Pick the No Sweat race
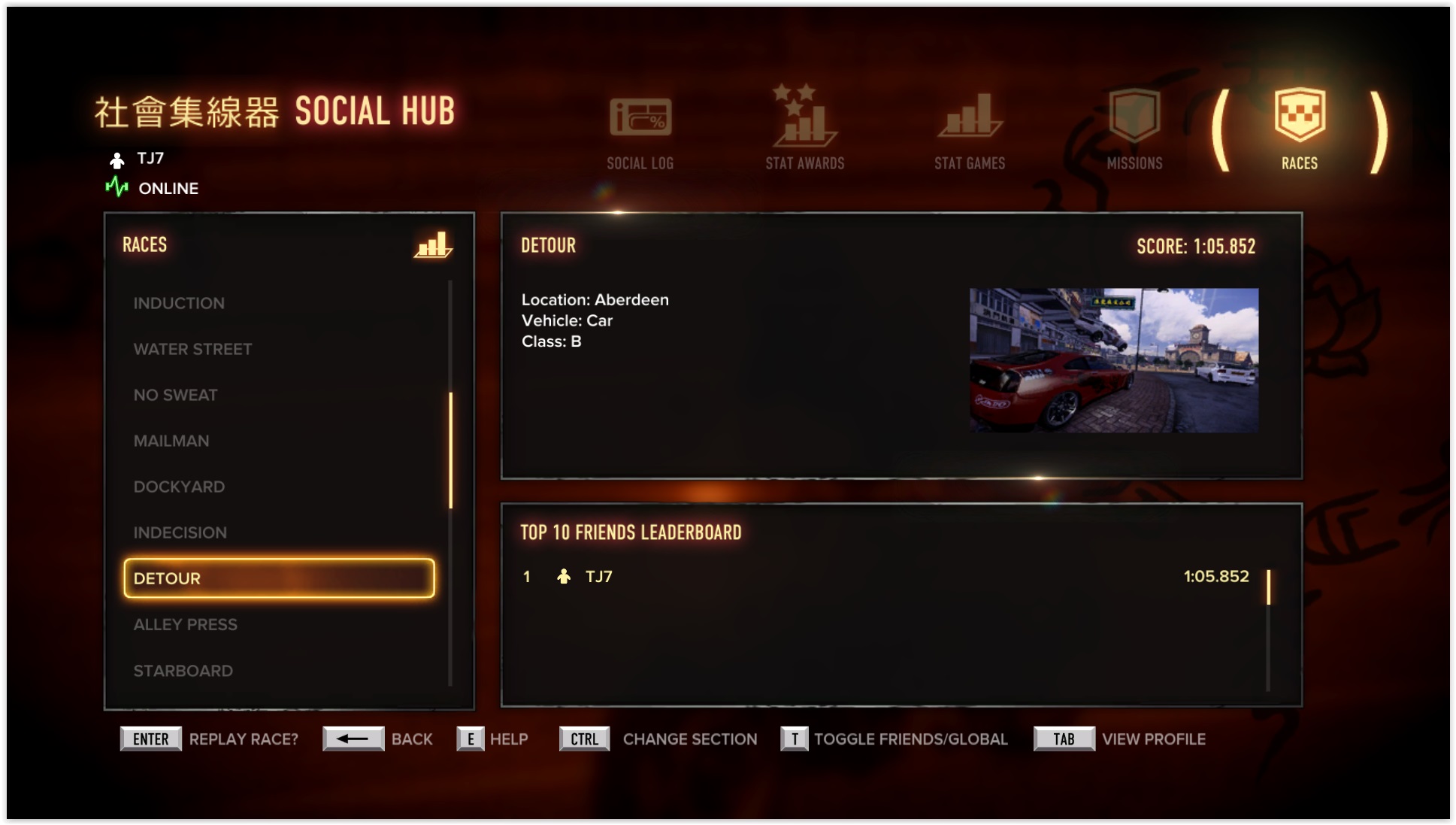The width and height of the screenshot is (1456, 825). 175,395
